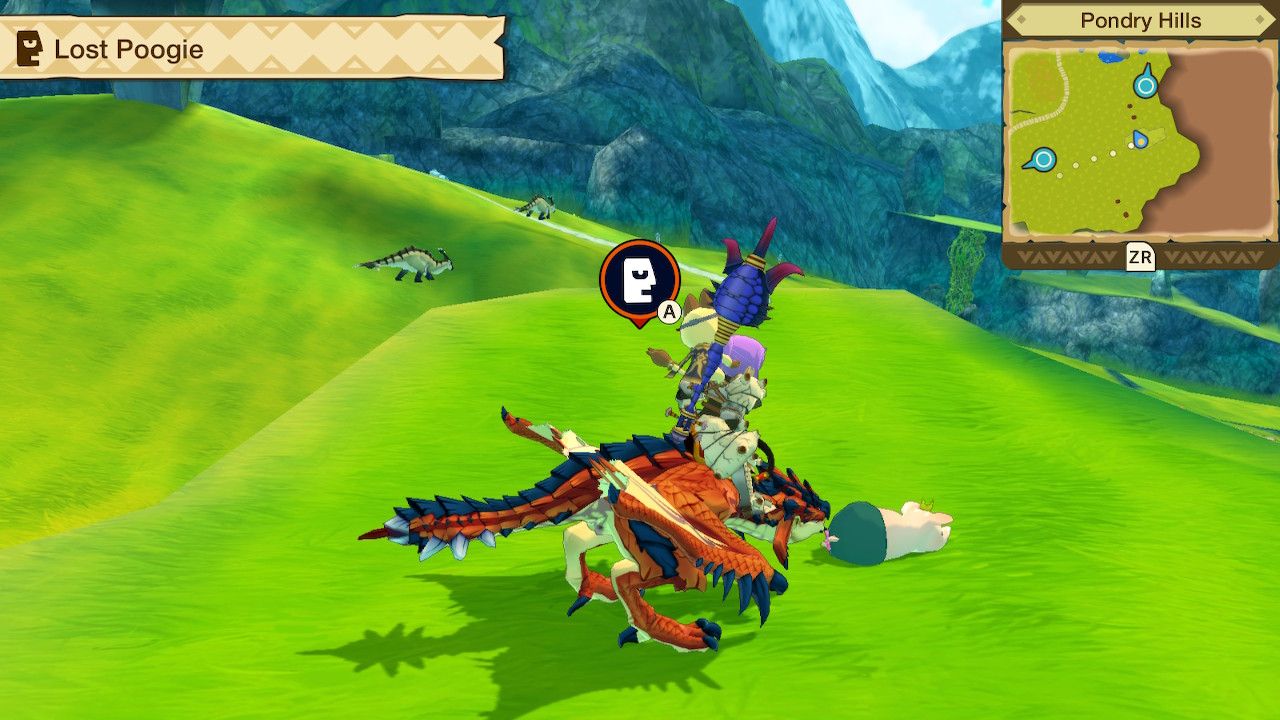The width and height of the screenshot is (1280, 720).
Task: Click the small water pond icon on the minimap
Action: pyautogui.click(x=1110, y=57)
